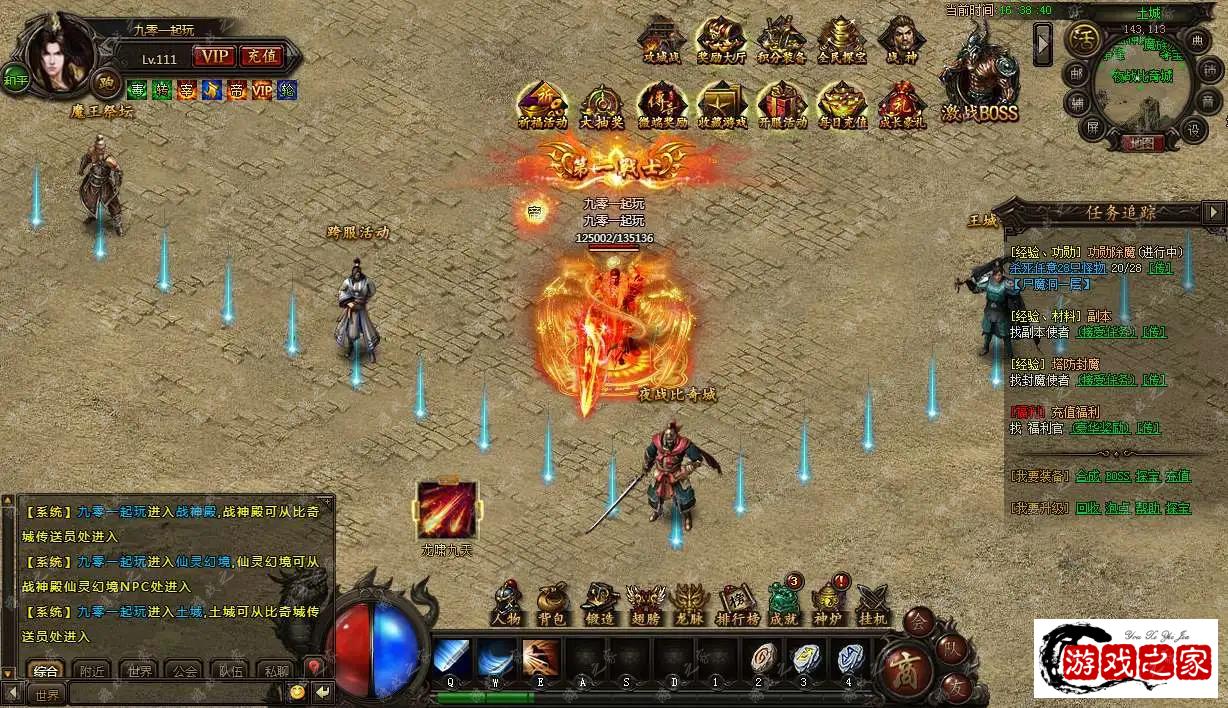The image size is (1228, 708).
Task: Click the chat emoji smiley button
Action: coord(297,692)
